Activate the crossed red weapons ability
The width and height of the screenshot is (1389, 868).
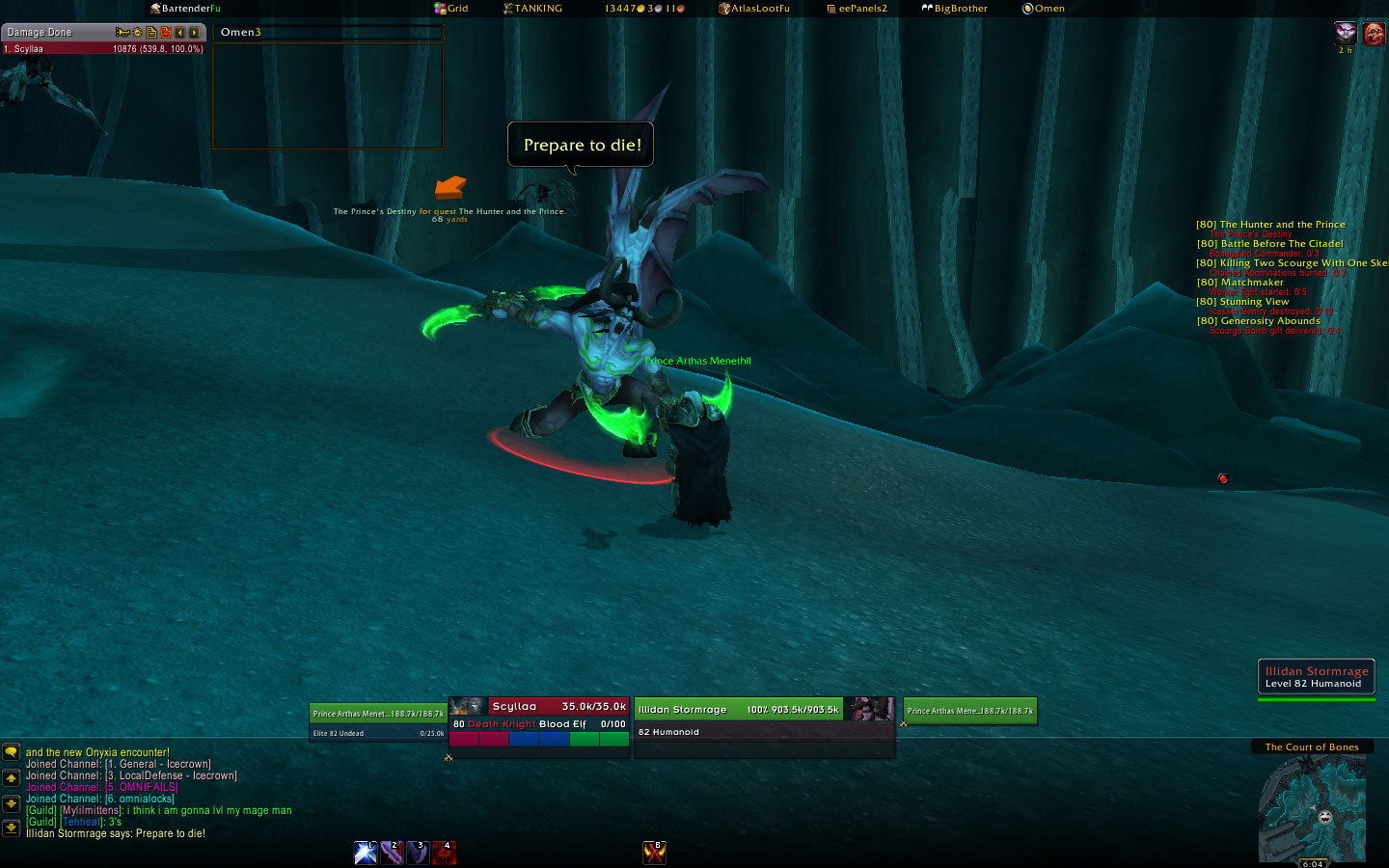[x=654, y=853]
